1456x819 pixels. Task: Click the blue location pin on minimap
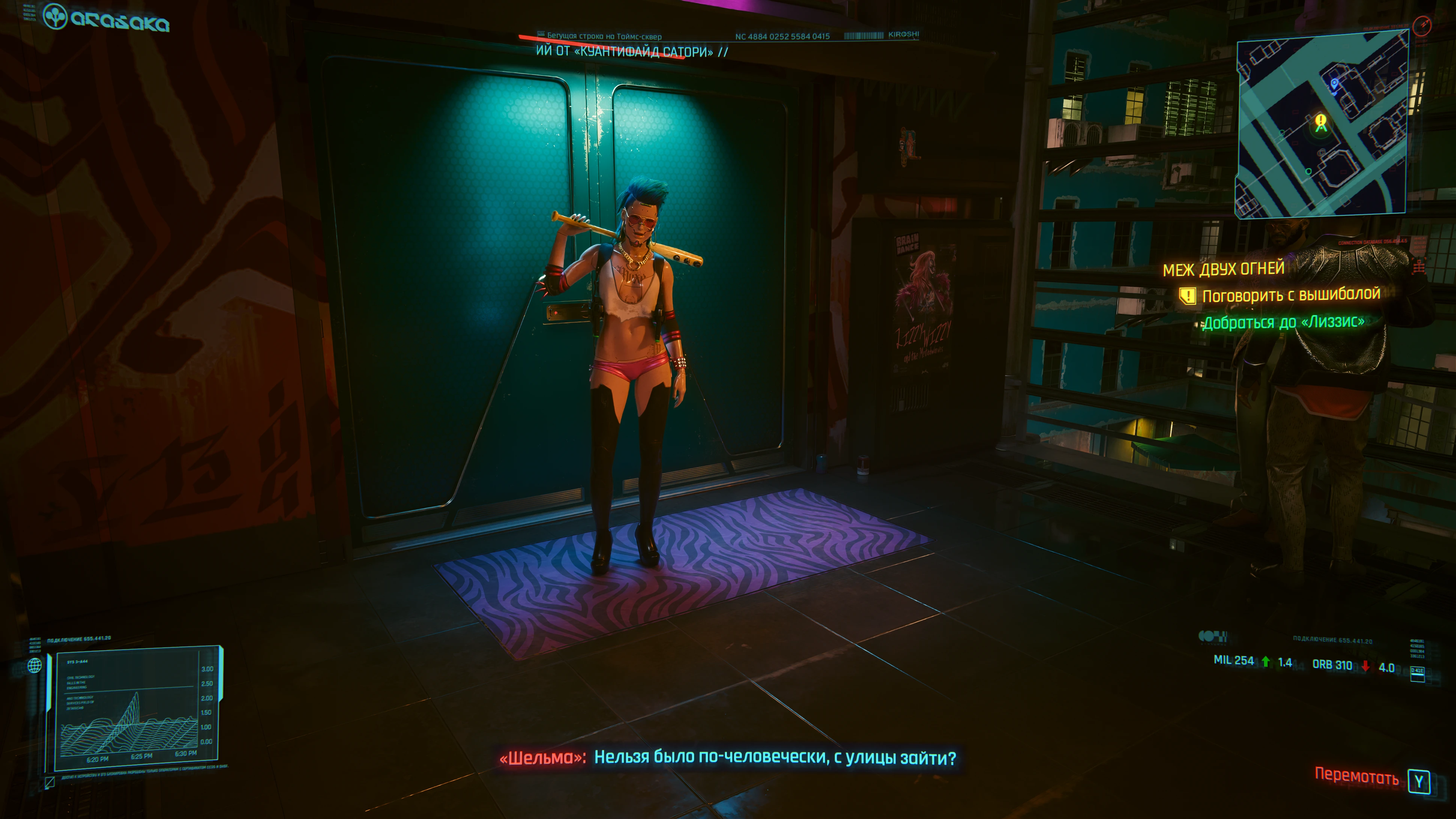pos(1334,84)
